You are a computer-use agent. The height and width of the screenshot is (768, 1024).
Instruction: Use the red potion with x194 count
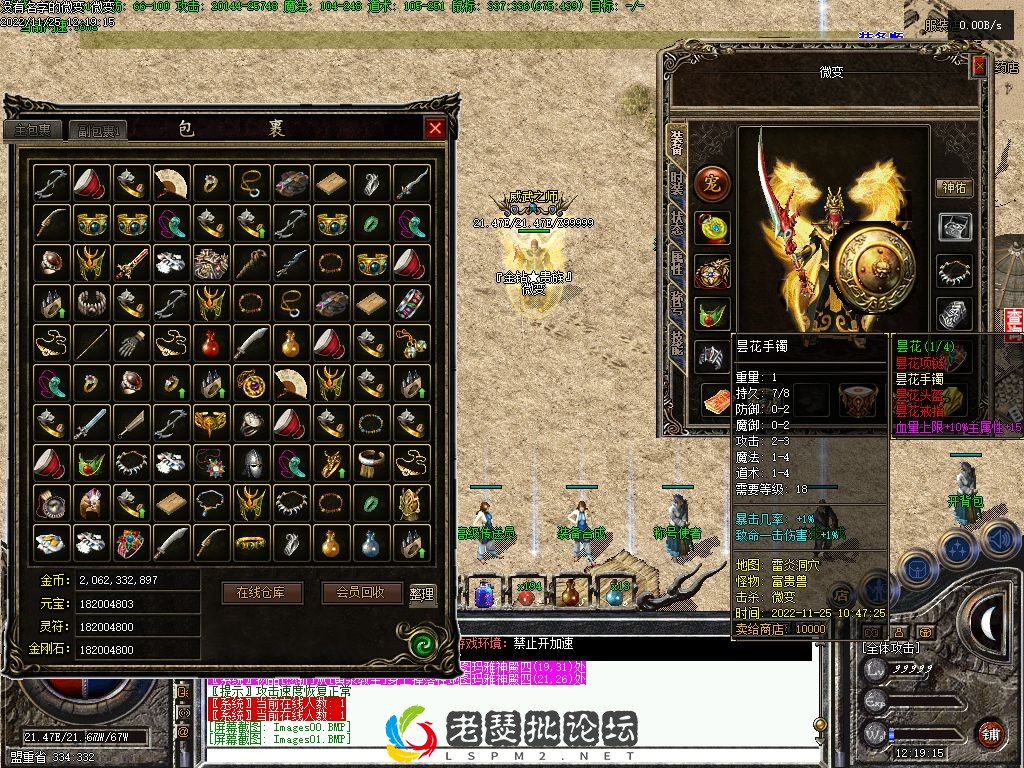526,594
